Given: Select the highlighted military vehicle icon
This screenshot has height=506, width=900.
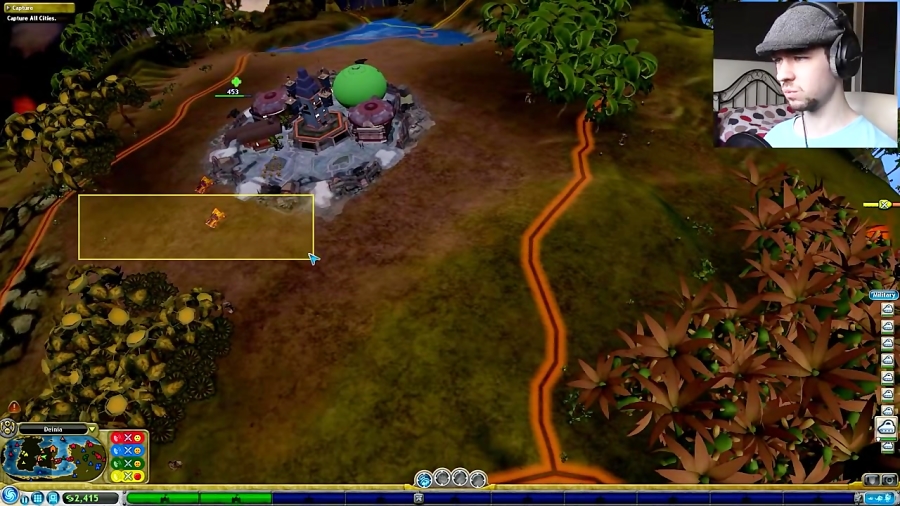Looking at the screenshot, I should coord(886,428).
